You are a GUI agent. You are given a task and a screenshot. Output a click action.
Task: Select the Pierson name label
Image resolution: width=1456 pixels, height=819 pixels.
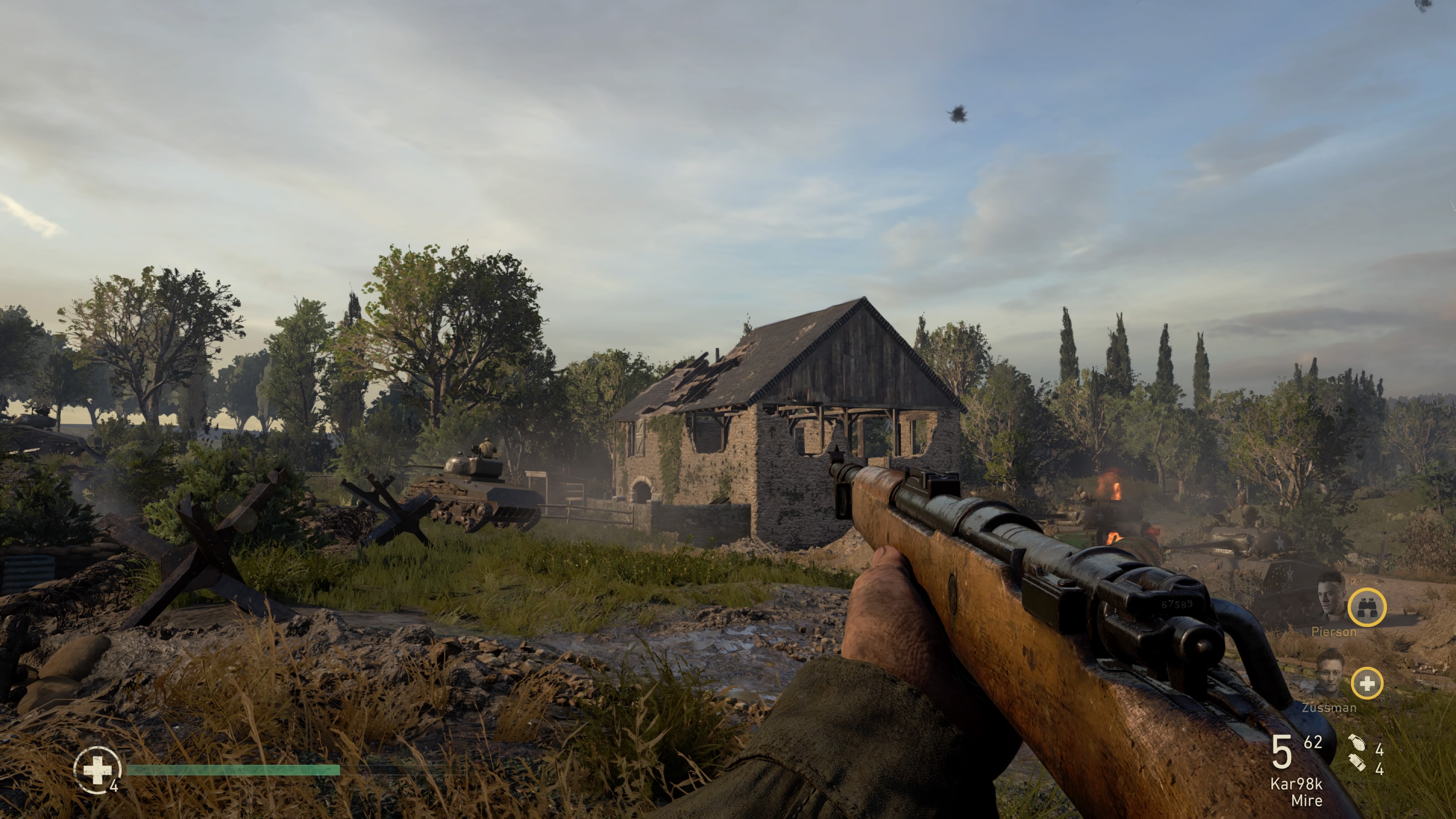(1334, 632)
